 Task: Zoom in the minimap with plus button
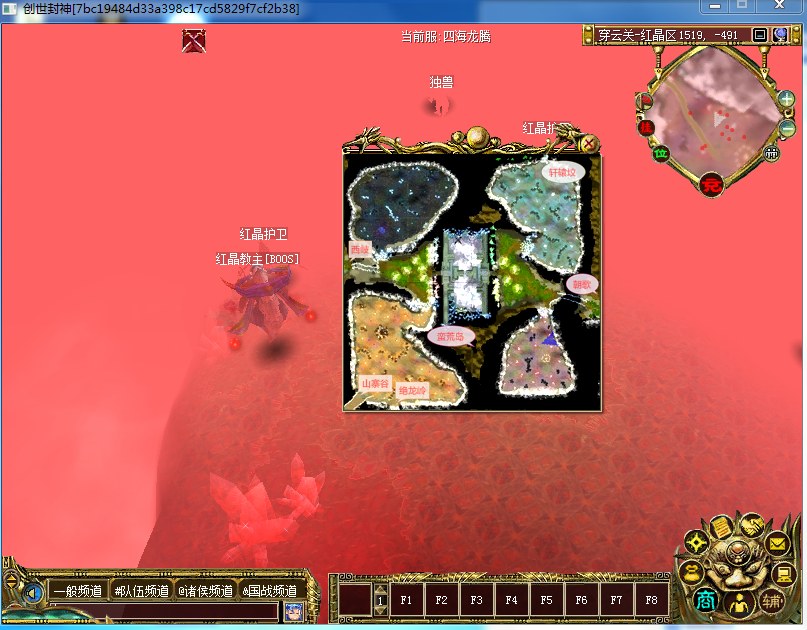(x=787, y=100)
